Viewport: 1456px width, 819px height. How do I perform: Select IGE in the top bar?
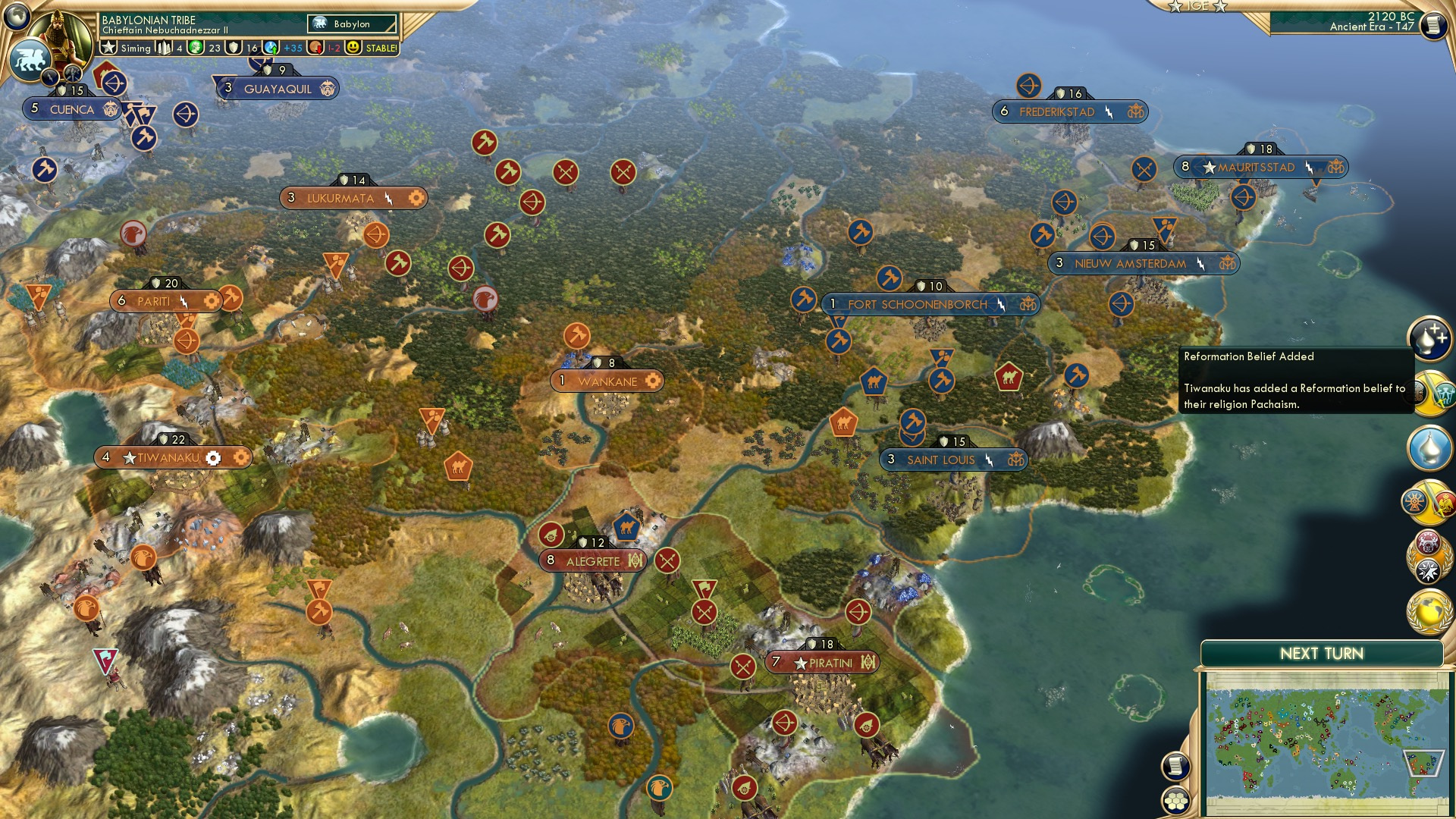point(1197,6)
